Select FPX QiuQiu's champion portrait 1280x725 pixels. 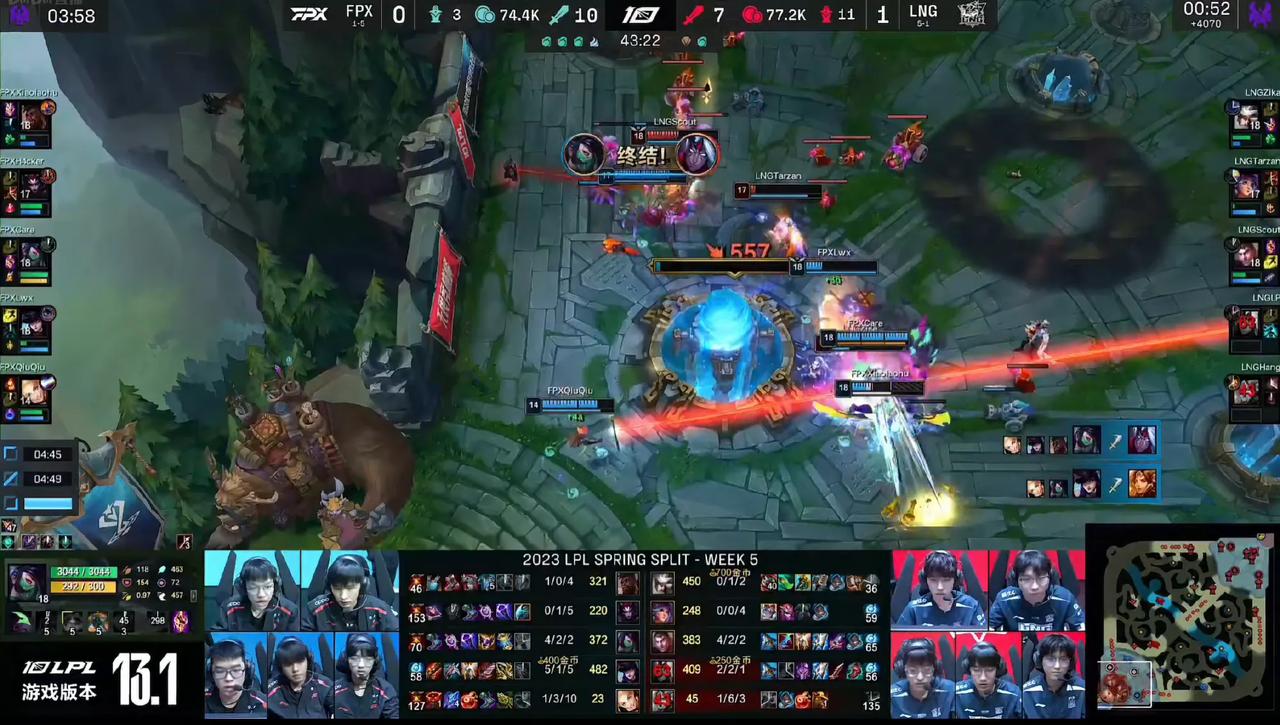[x=33, y=391]
